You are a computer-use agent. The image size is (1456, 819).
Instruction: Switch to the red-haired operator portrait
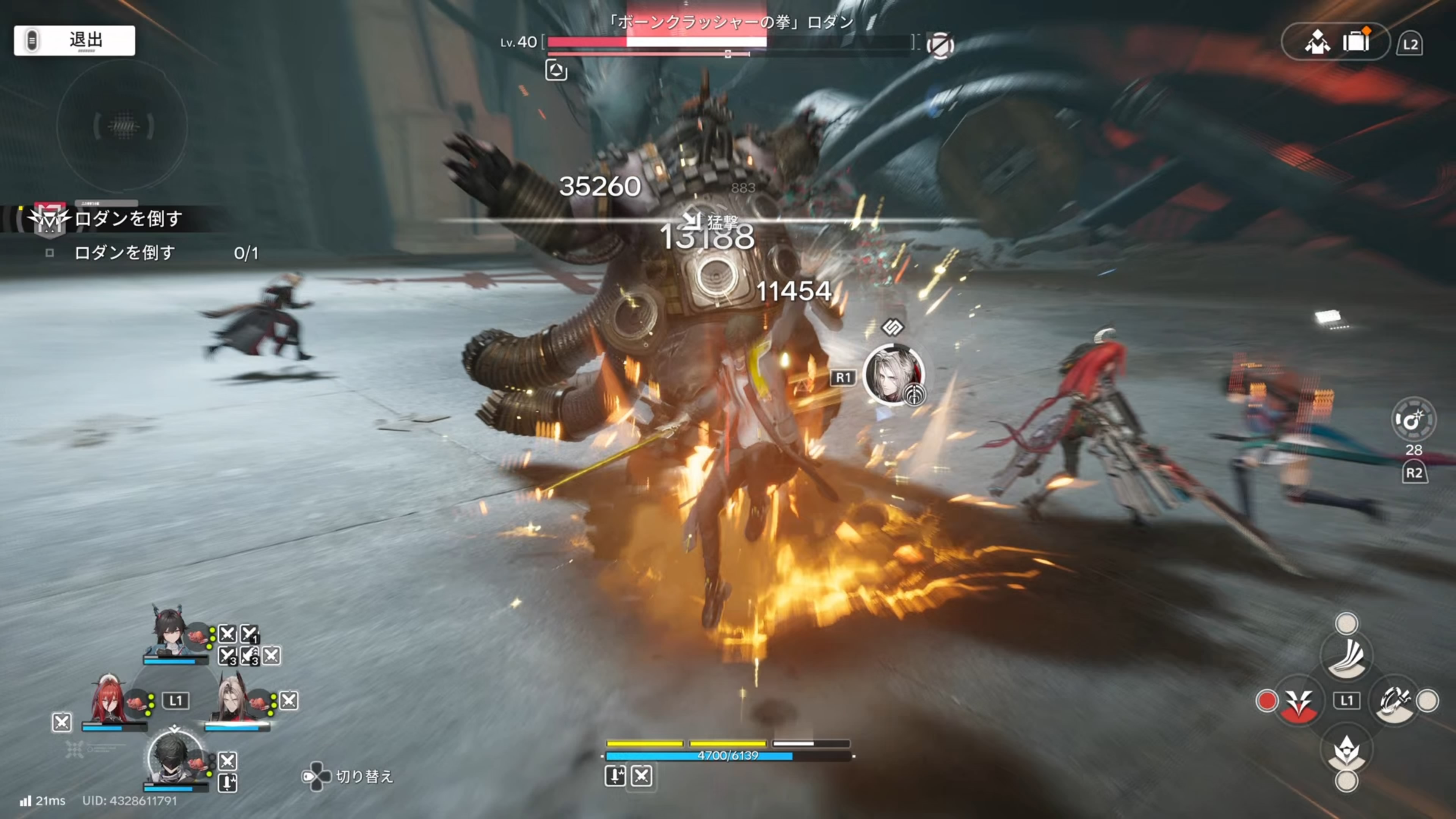(108, 699)
